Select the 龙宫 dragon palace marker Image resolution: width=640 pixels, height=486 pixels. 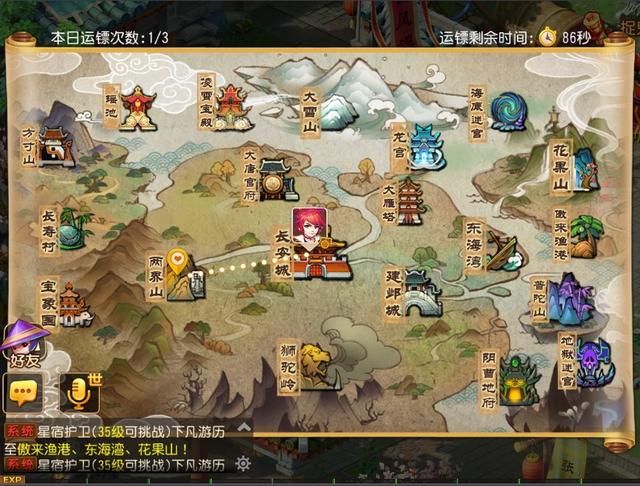[425, 147]
